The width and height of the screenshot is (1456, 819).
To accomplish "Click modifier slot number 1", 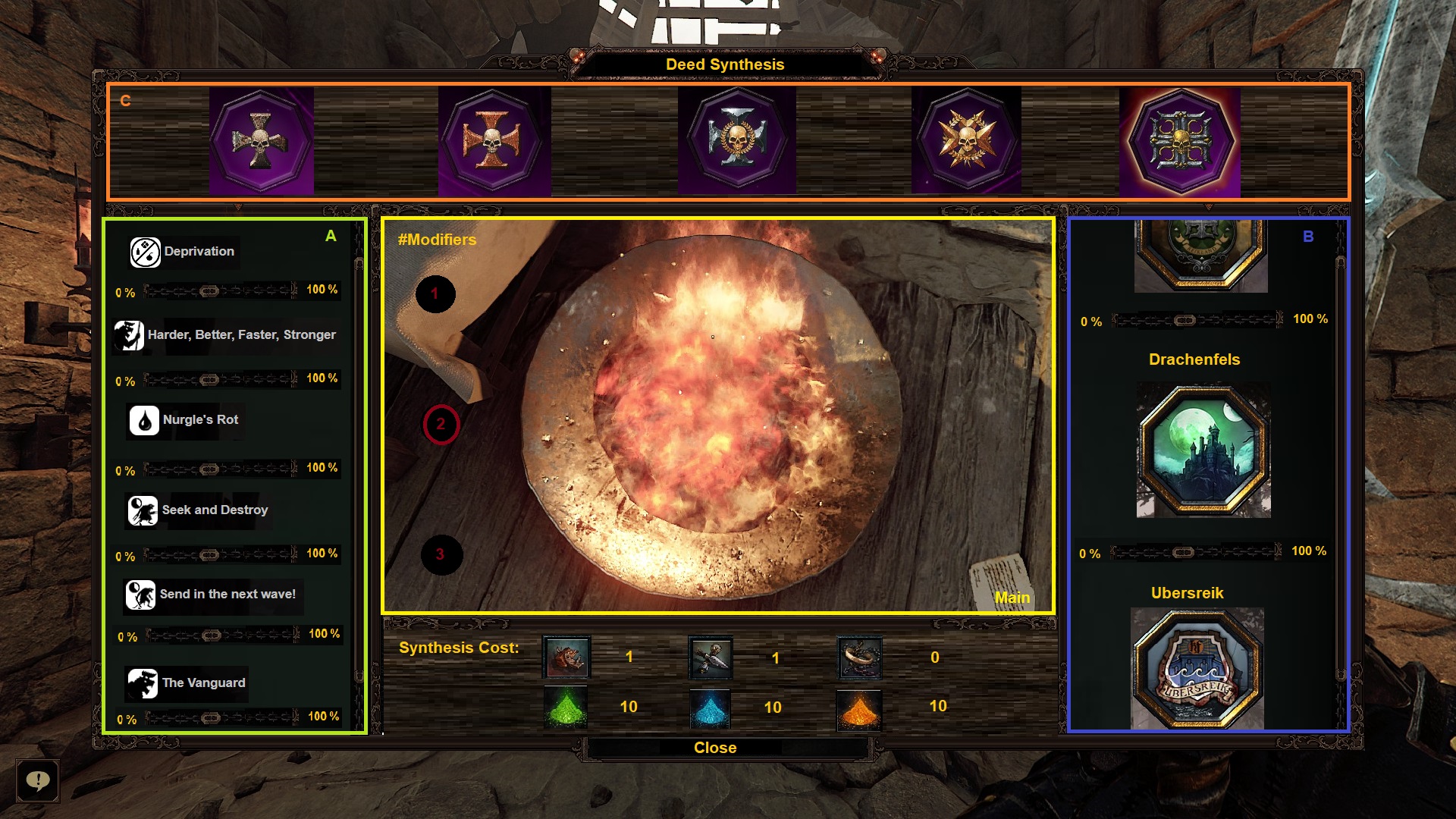I will (x=435, y=294).
